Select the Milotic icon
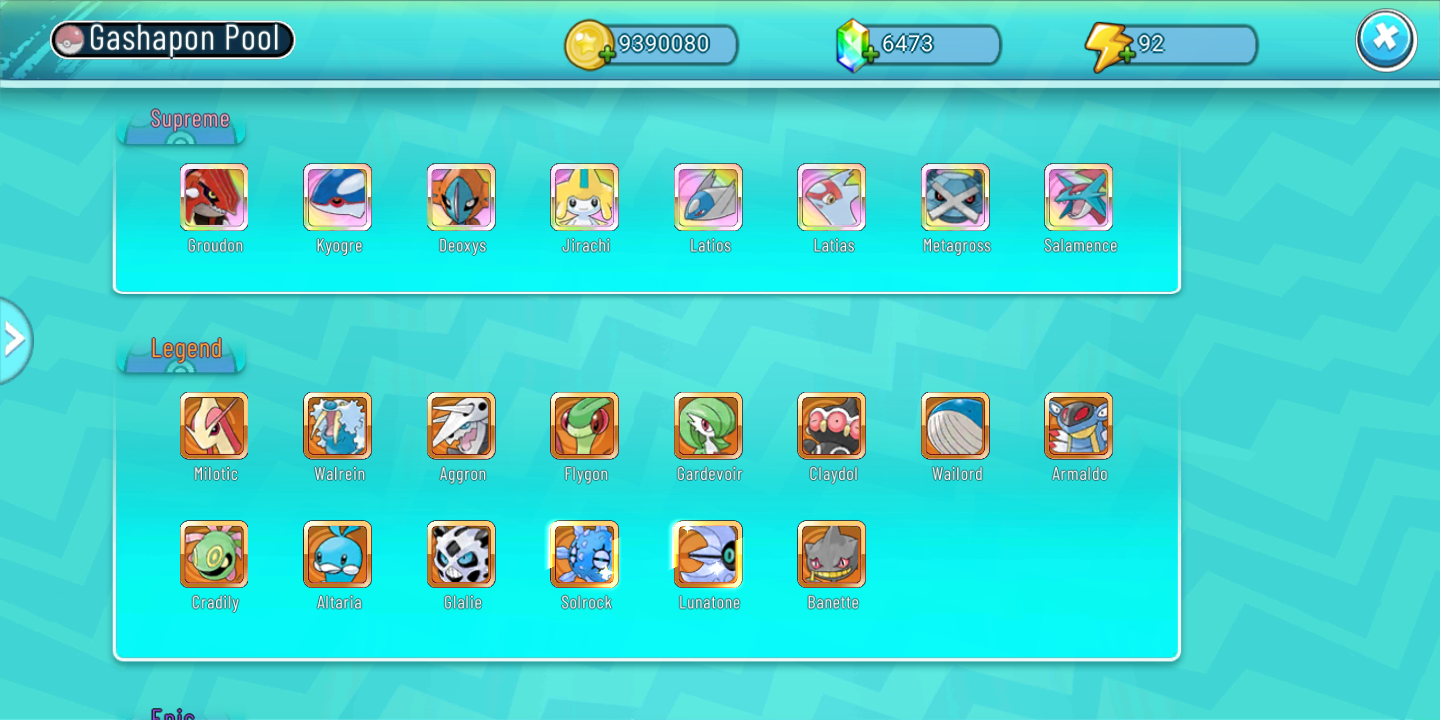The width and height of the screenshot is (1440, 720). (214, 426)
